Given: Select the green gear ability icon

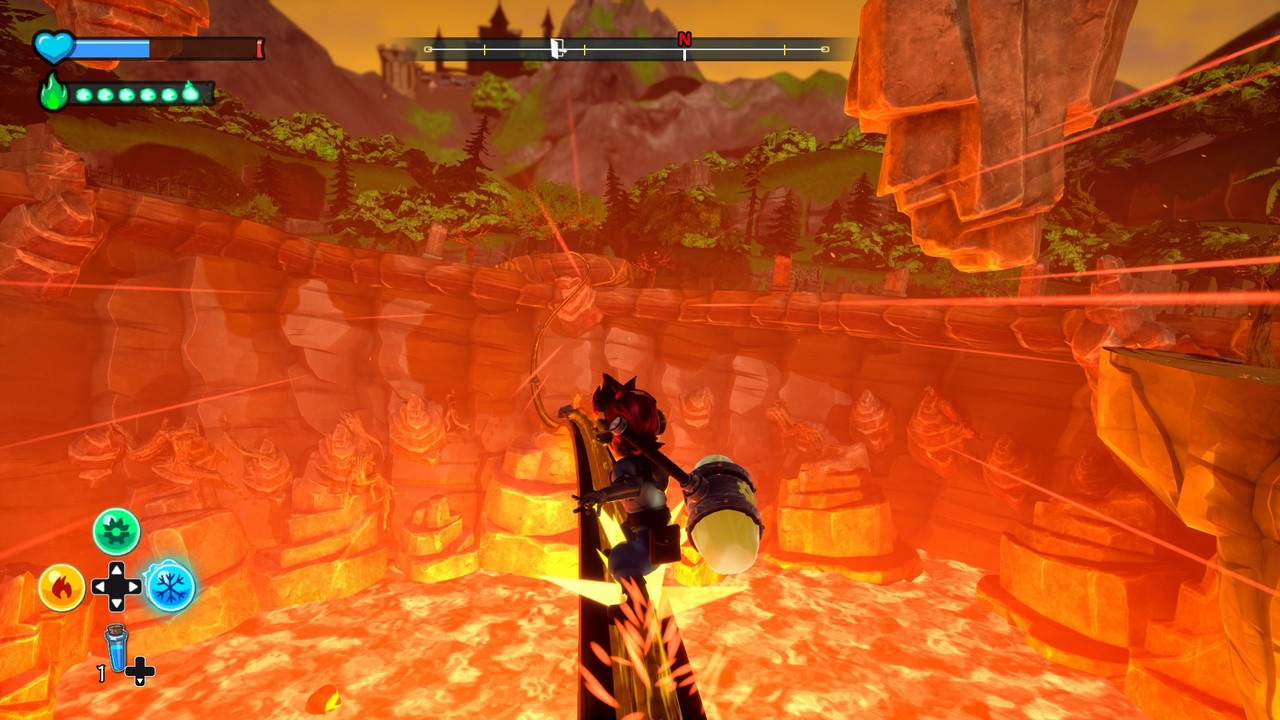Looking at the screenshot, I should tap(116, 531).
